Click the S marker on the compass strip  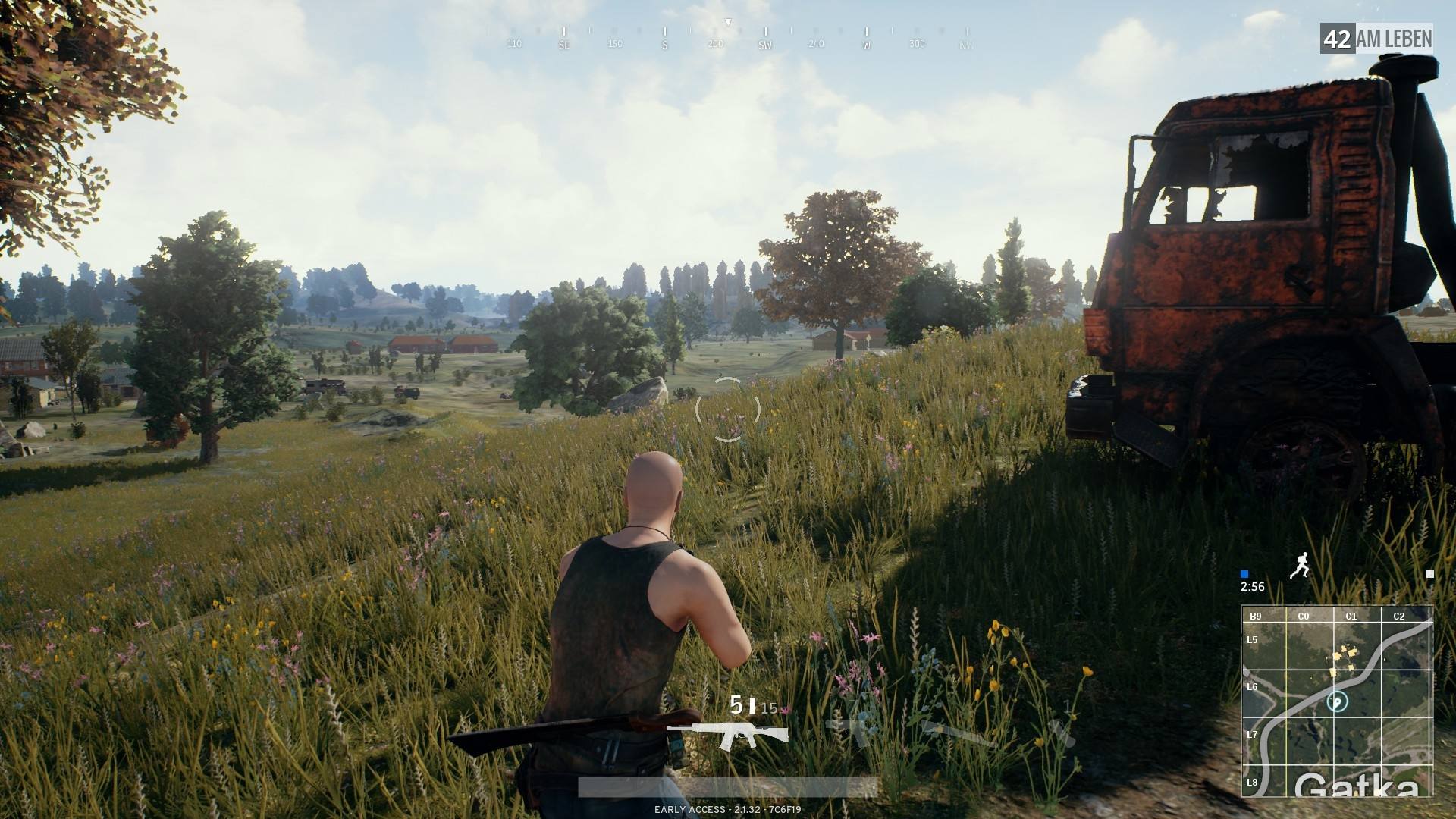(664, 43)
